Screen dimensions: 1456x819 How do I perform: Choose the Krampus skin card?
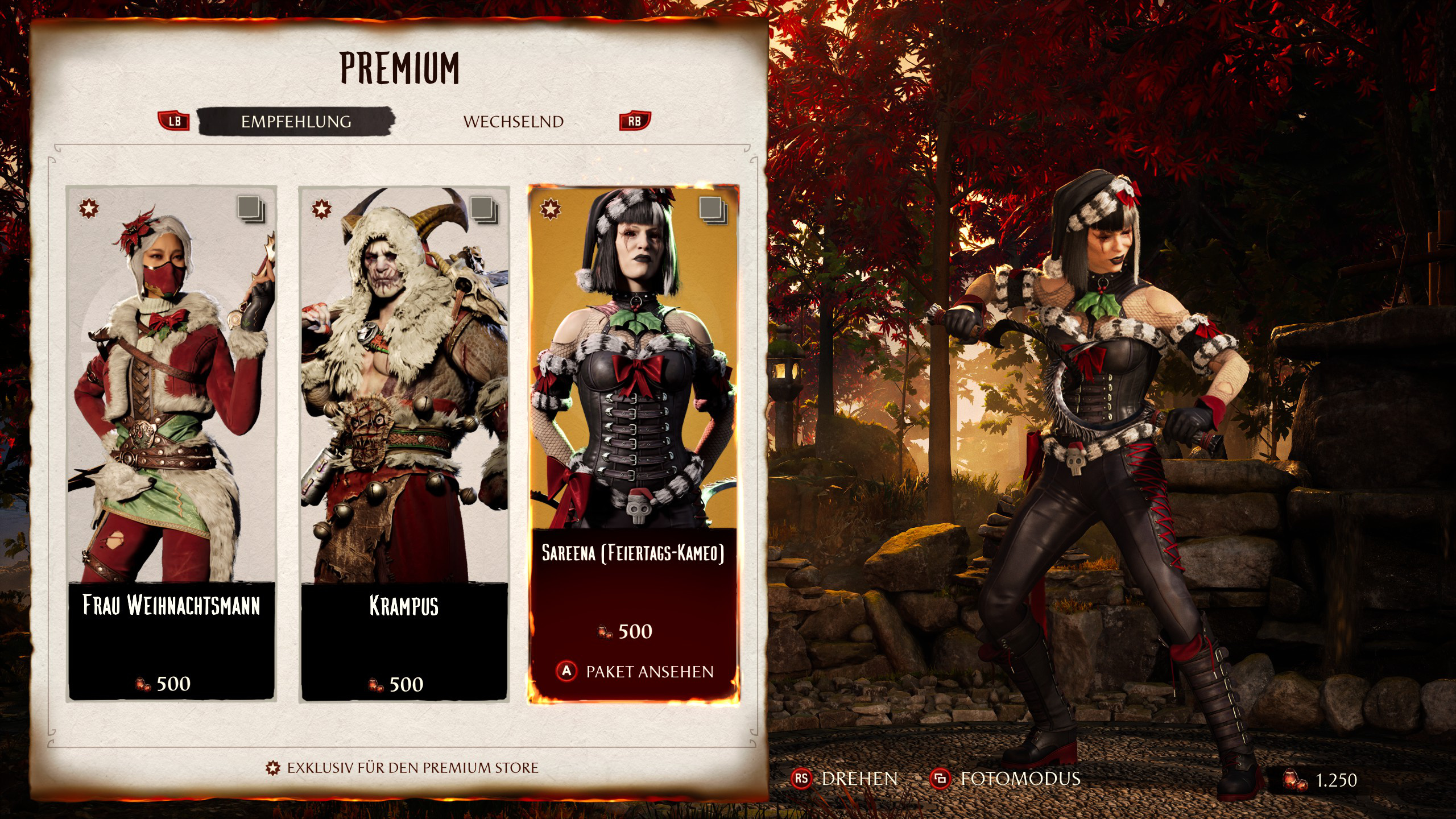click(x=404, y=444)
